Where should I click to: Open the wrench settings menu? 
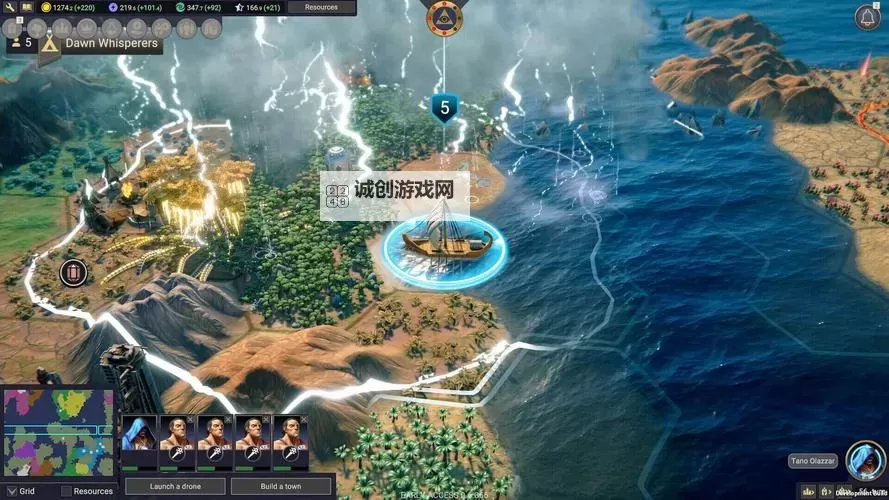click(9, 7)
